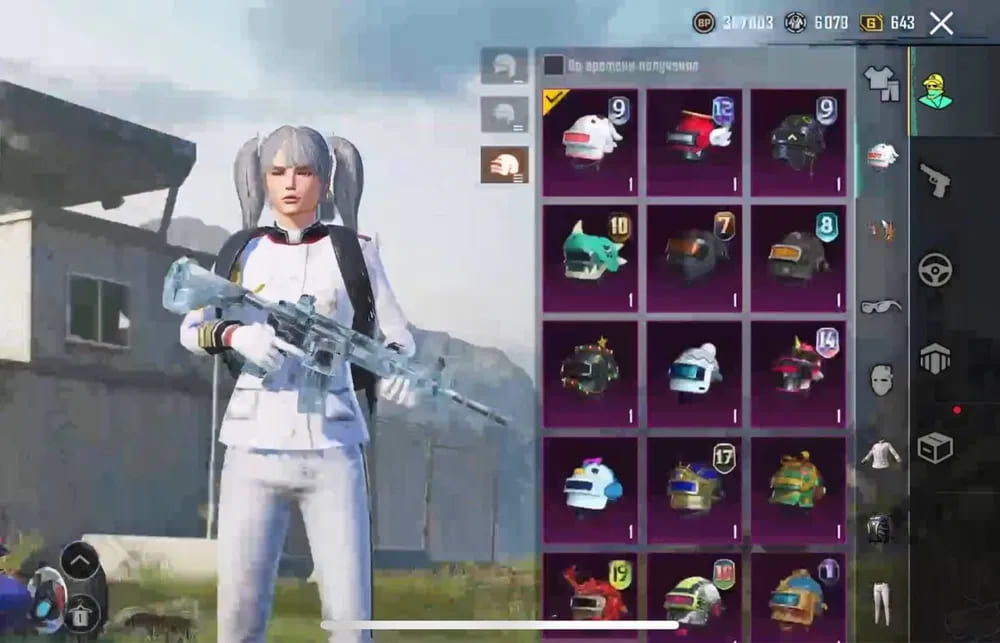Open the cardboard box tab
This screenshot has height=643, width=1000.
tap(935, 448)
